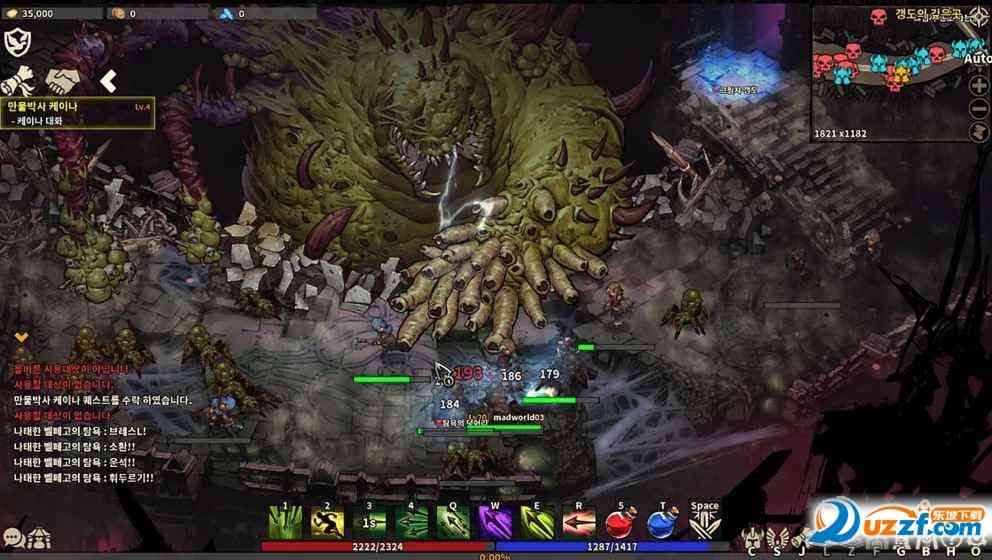Expand the chat log with the orange chevron
Viewport: 992px width, 560px height.
click(x=20, y=338)
